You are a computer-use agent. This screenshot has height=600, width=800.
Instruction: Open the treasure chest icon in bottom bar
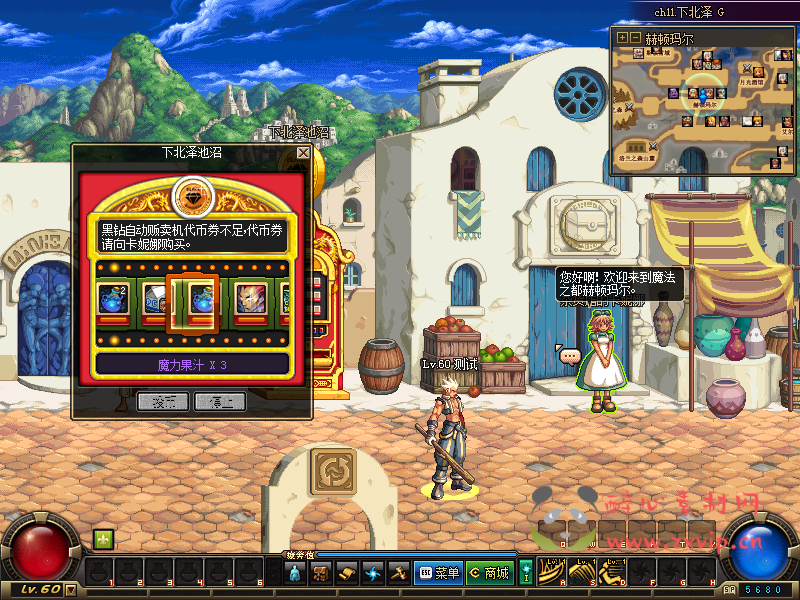[x=321, y=573]
